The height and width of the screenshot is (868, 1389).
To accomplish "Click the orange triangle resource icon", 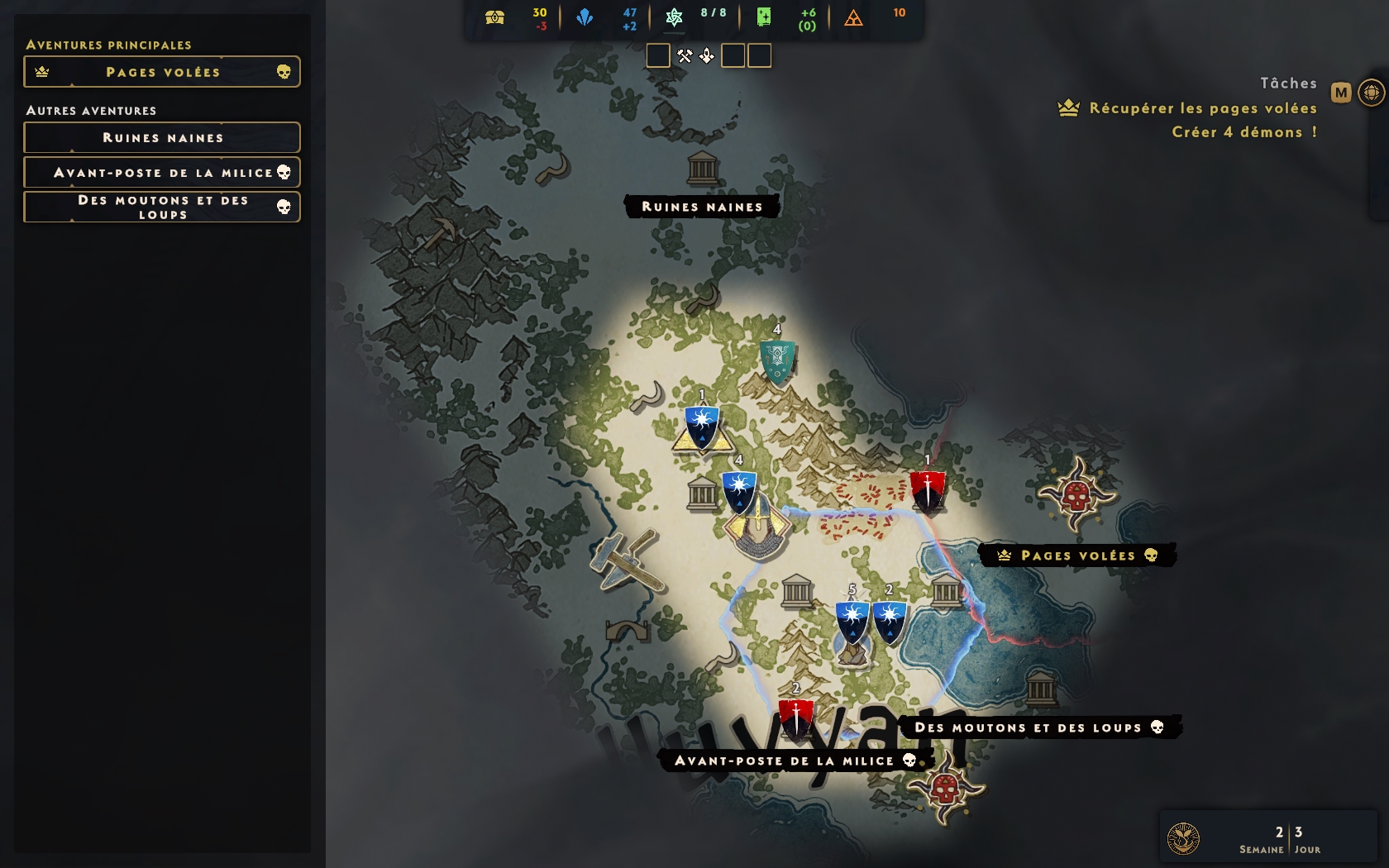I will [853, 17].
